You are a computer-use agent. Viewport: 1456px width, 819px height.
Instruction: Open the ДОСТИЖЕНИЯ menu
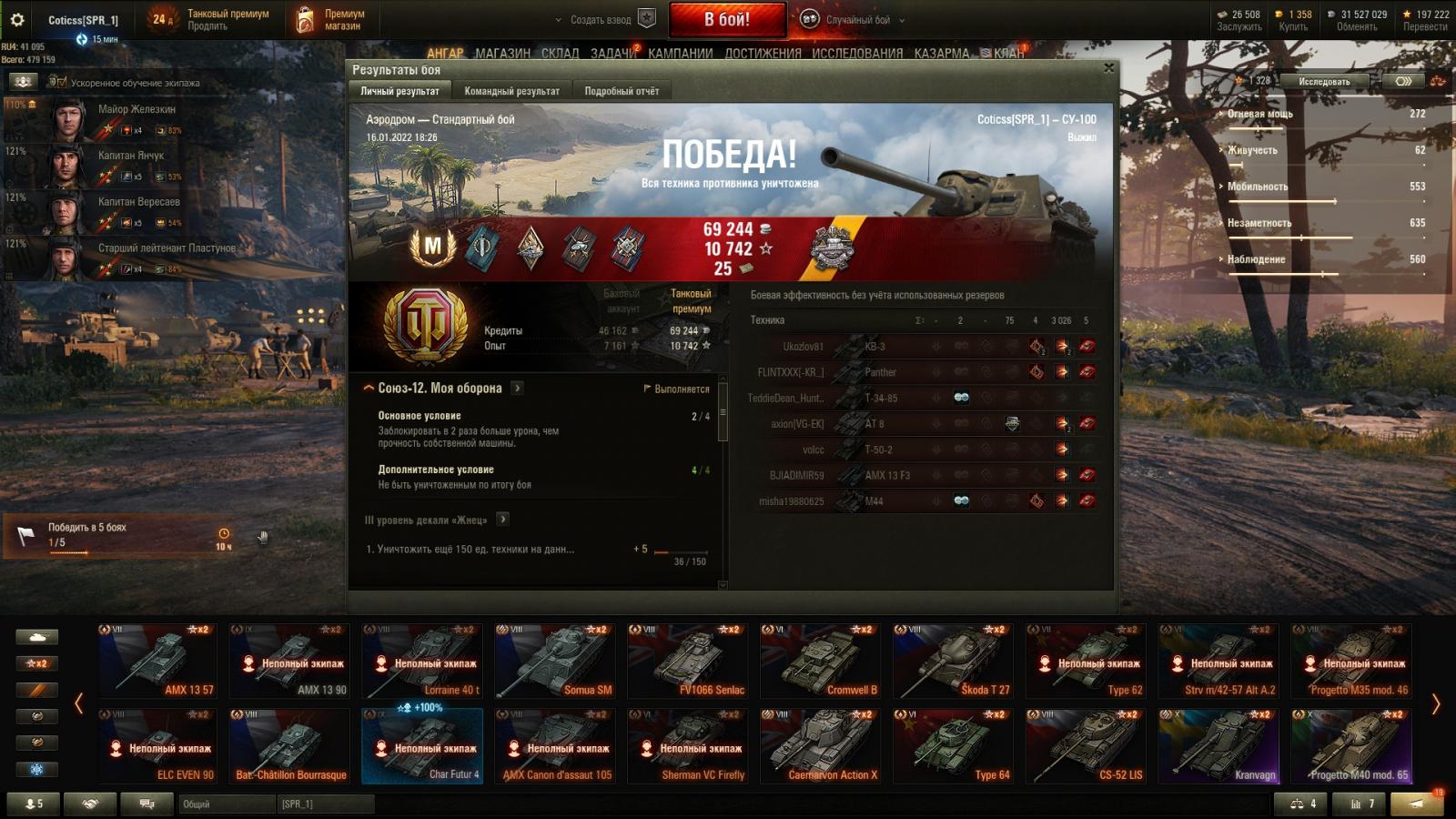point(763,53)
